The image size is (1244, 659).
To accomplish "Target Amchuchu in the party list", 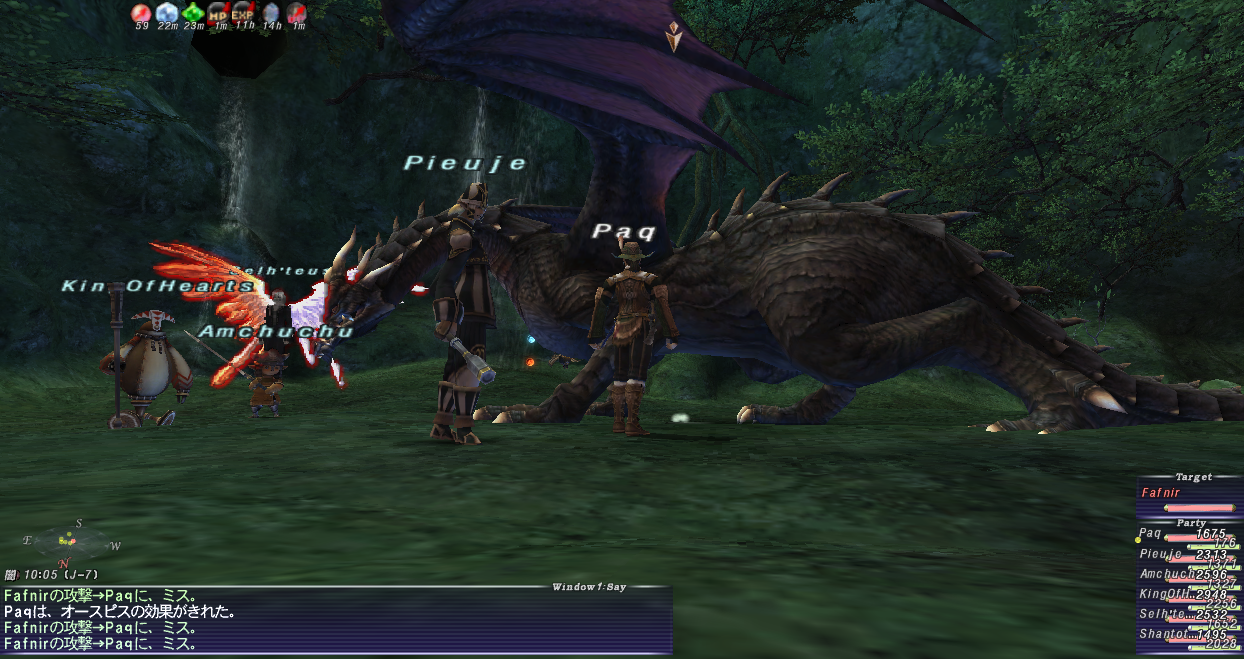I will click(x=1166, y=574).
